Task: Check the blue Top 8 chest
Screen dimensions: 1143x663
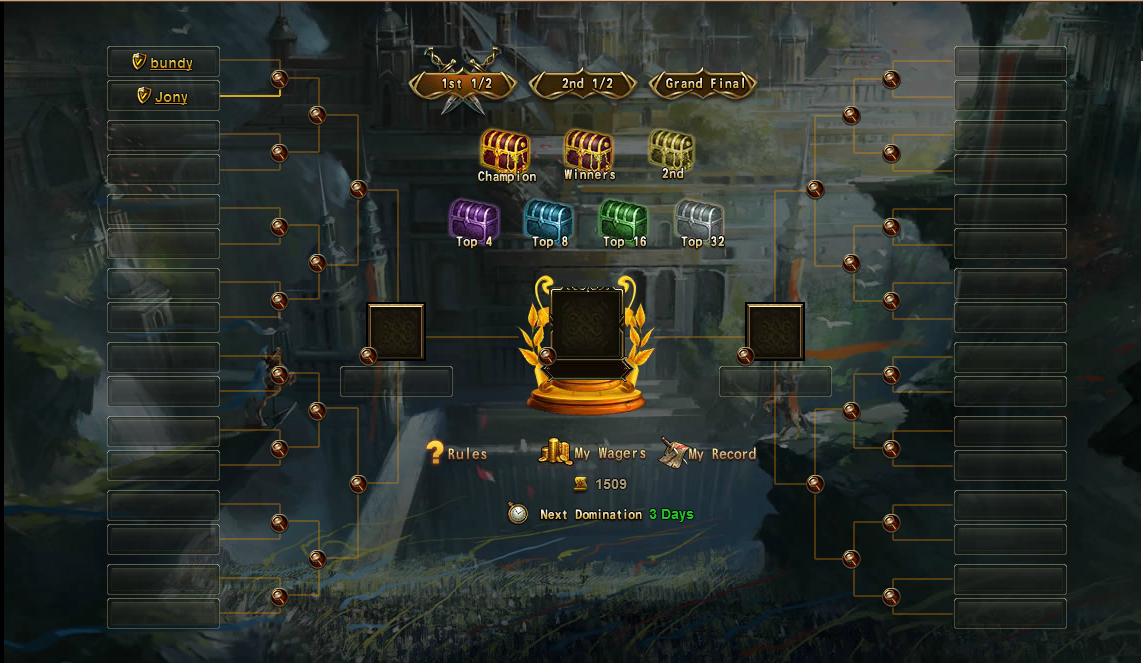Action: (549, 219)
